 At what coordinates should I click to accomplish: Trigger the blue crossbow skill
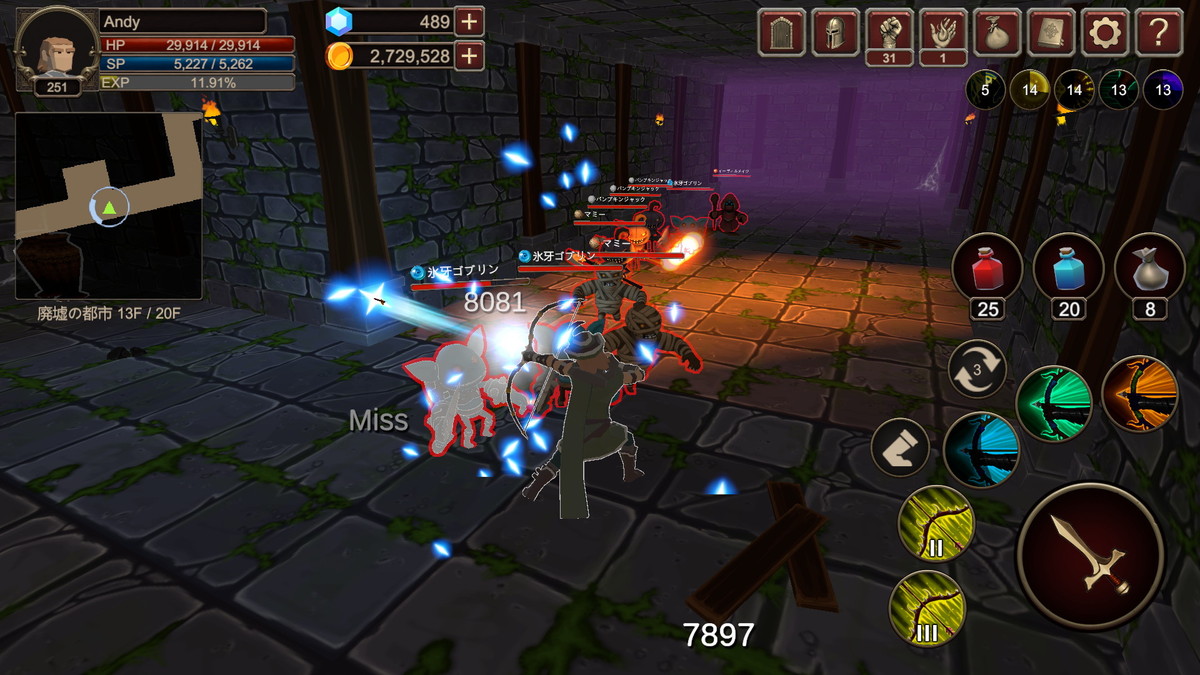(980, 450)
